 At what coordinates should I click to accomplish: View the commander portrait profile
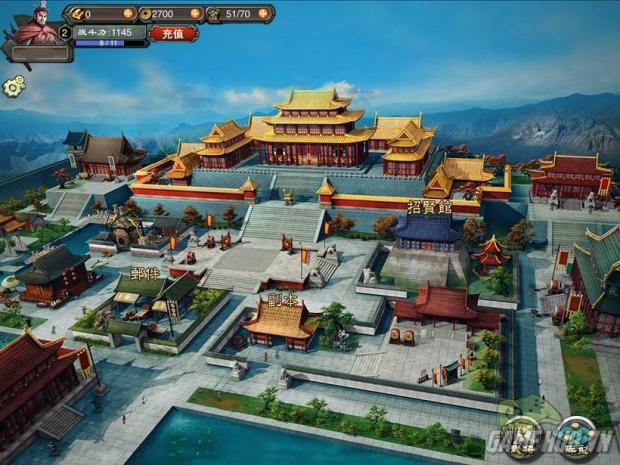(x=33, y=25)
